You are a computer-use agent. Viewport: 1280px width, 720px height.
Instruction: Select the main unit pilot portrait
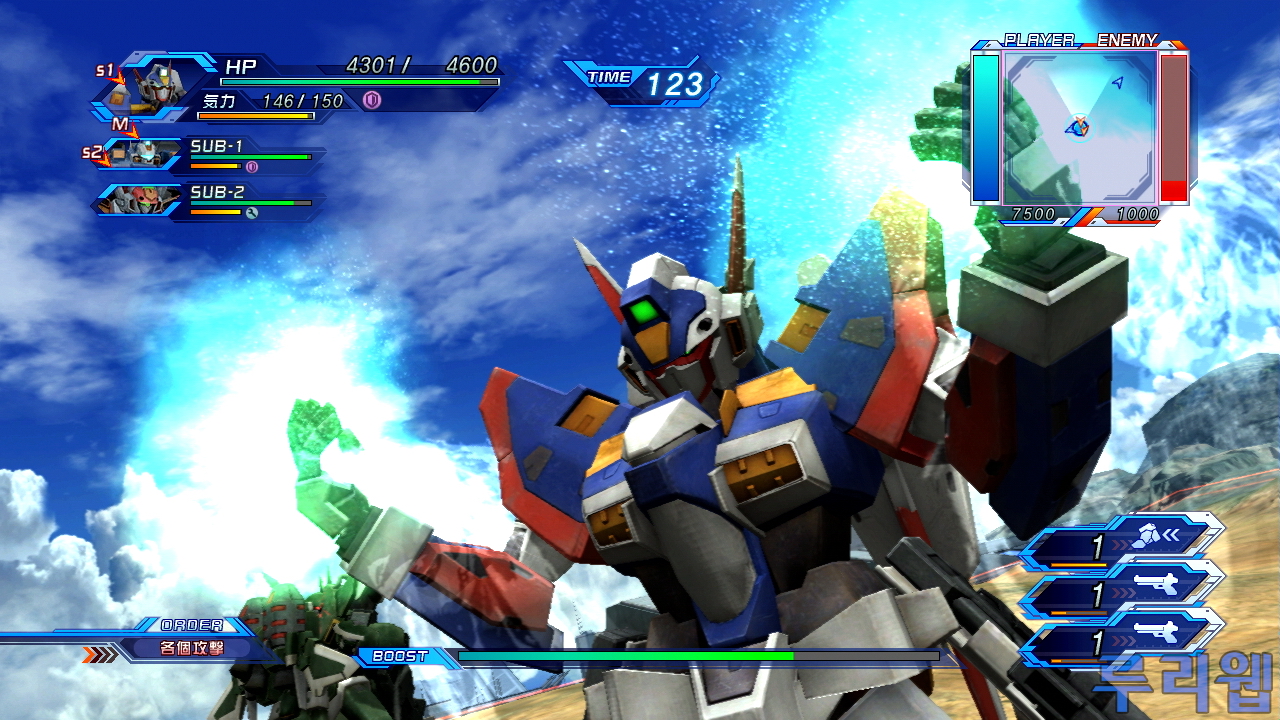click(x=155, y=86)
